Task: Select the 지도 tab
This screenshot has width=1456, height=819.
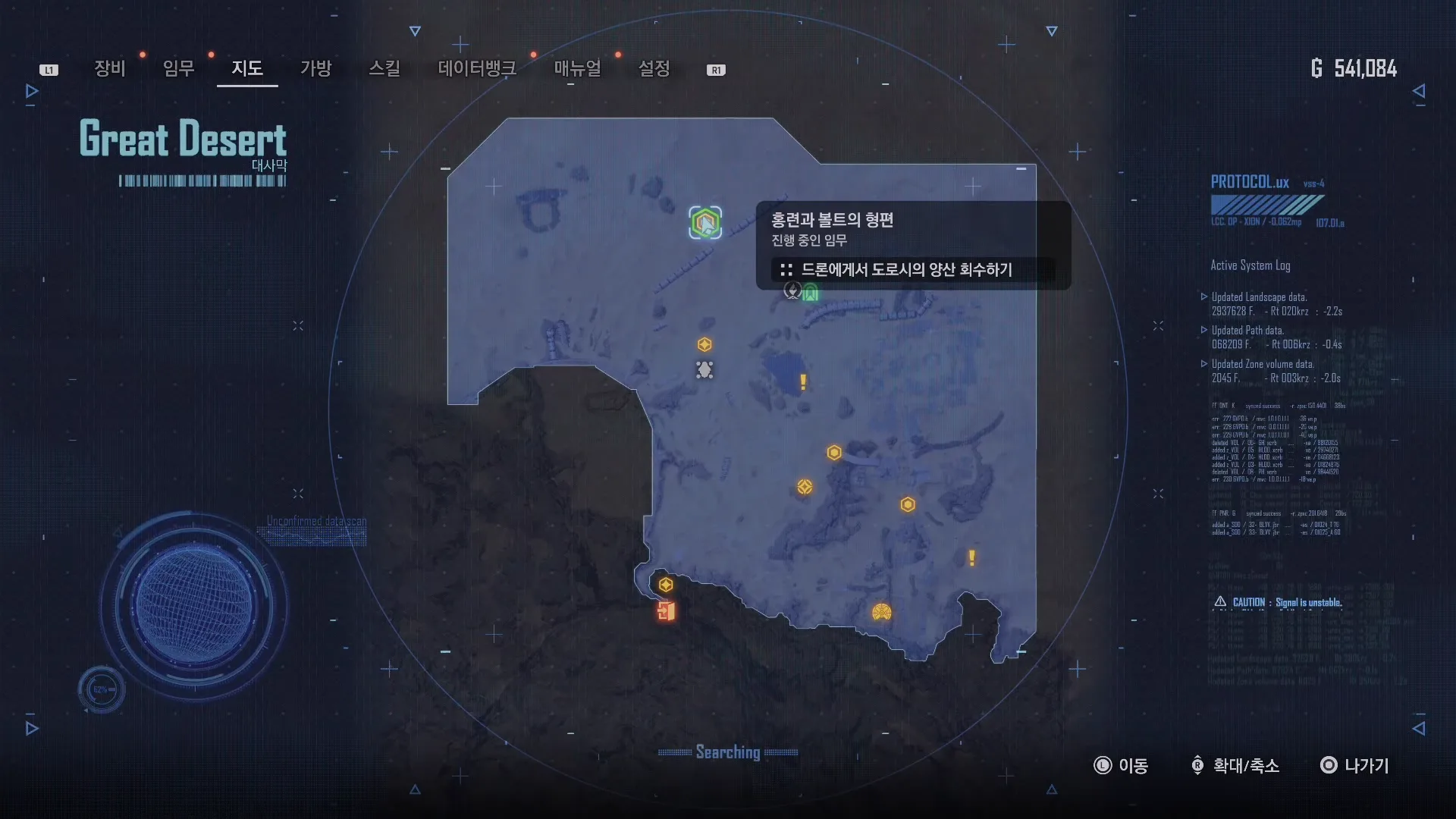Action: [x=247, y=69]
